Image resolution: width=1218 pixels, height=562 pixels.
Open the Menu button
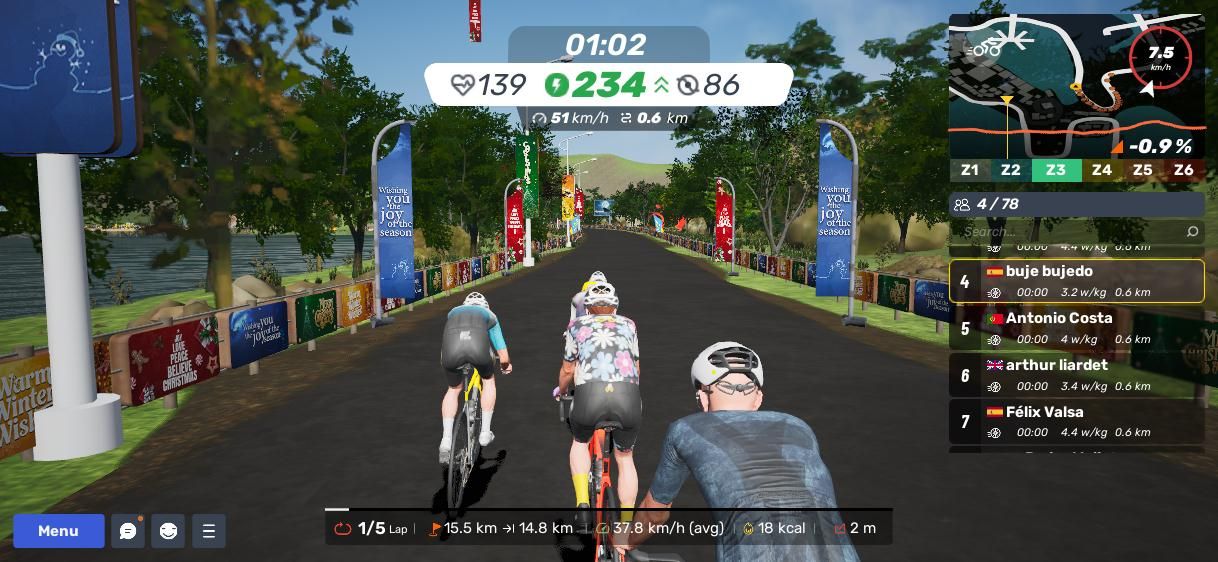(58, 531)
